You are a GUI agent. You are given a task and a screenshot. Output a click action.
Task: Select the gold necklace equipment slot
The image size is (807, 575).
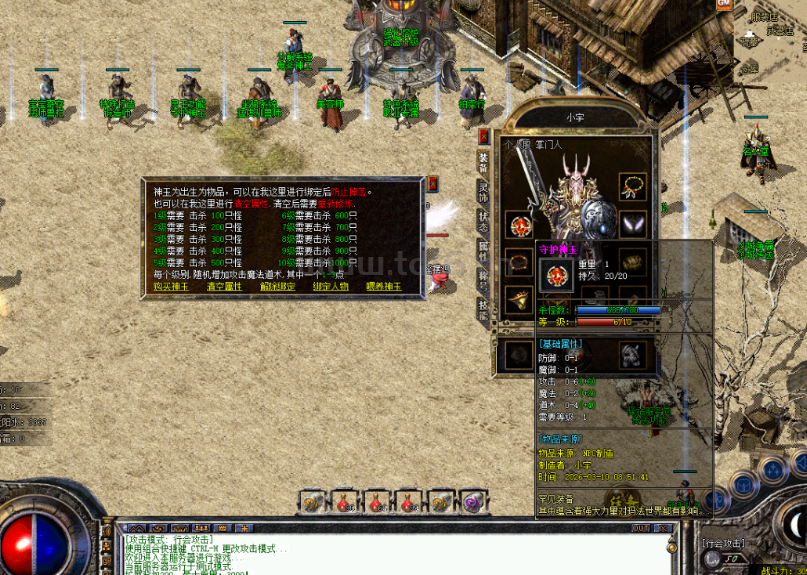(x=632, y=186)
